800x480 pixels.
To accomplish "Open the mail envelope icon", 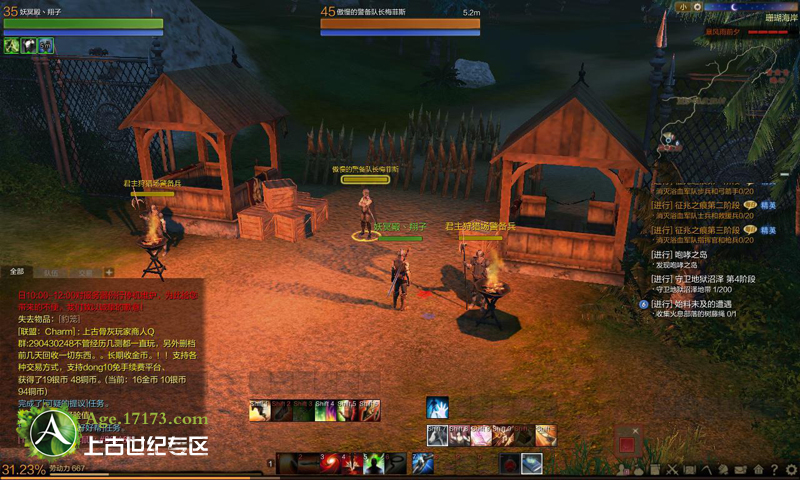I will point(741,469).
